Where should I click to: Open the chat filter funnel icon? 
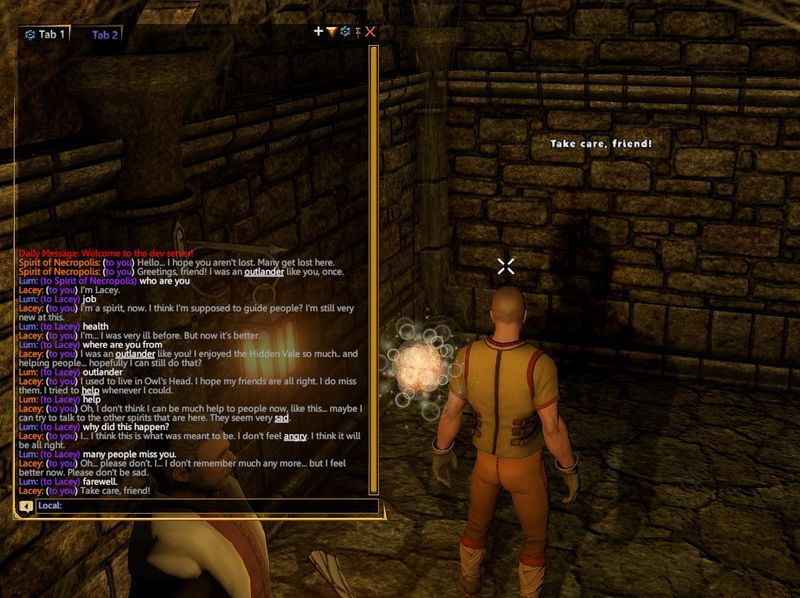tap(332, 32)
